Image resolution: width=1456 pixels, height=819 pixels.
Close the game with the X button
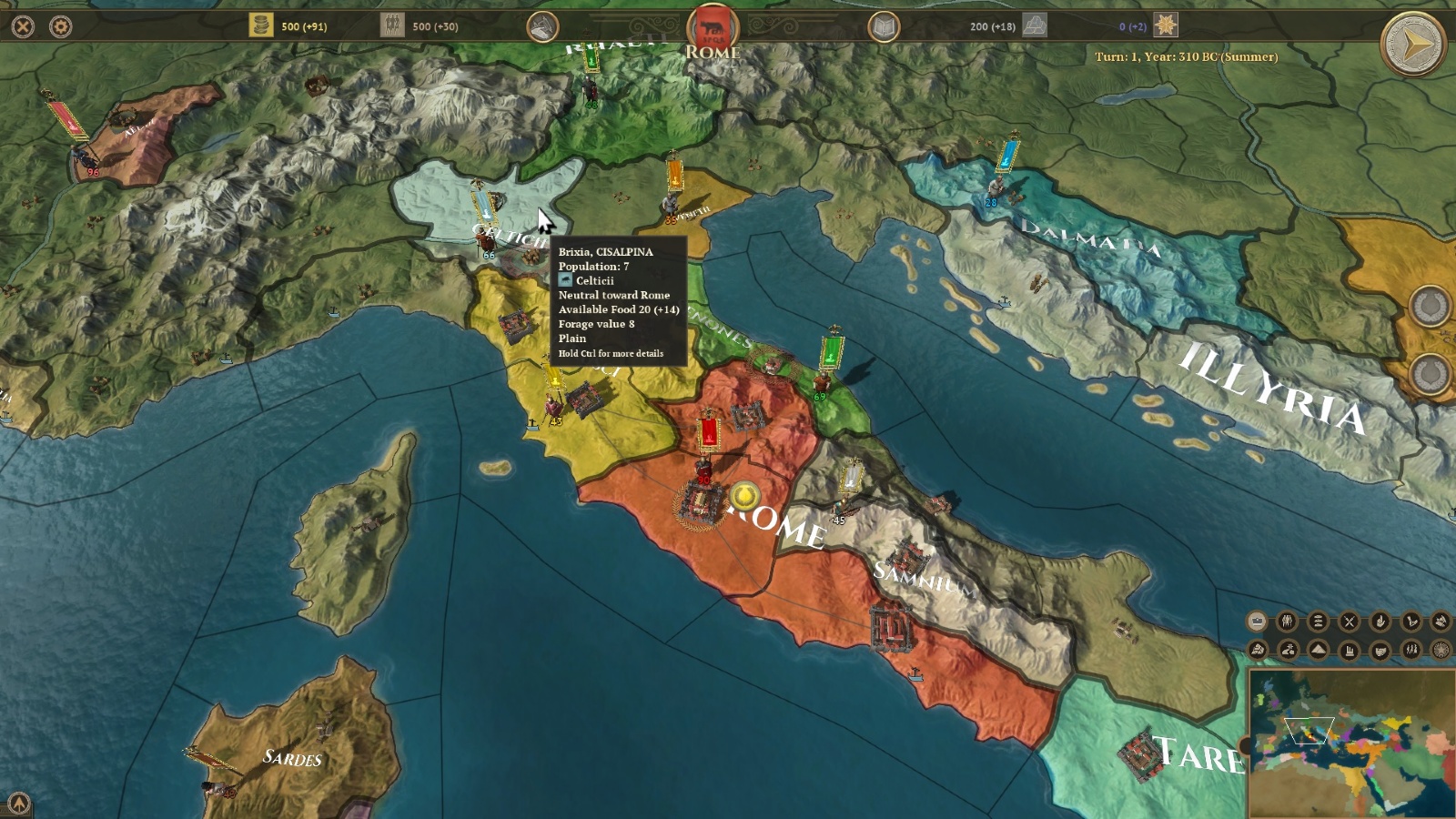(23, 26)
